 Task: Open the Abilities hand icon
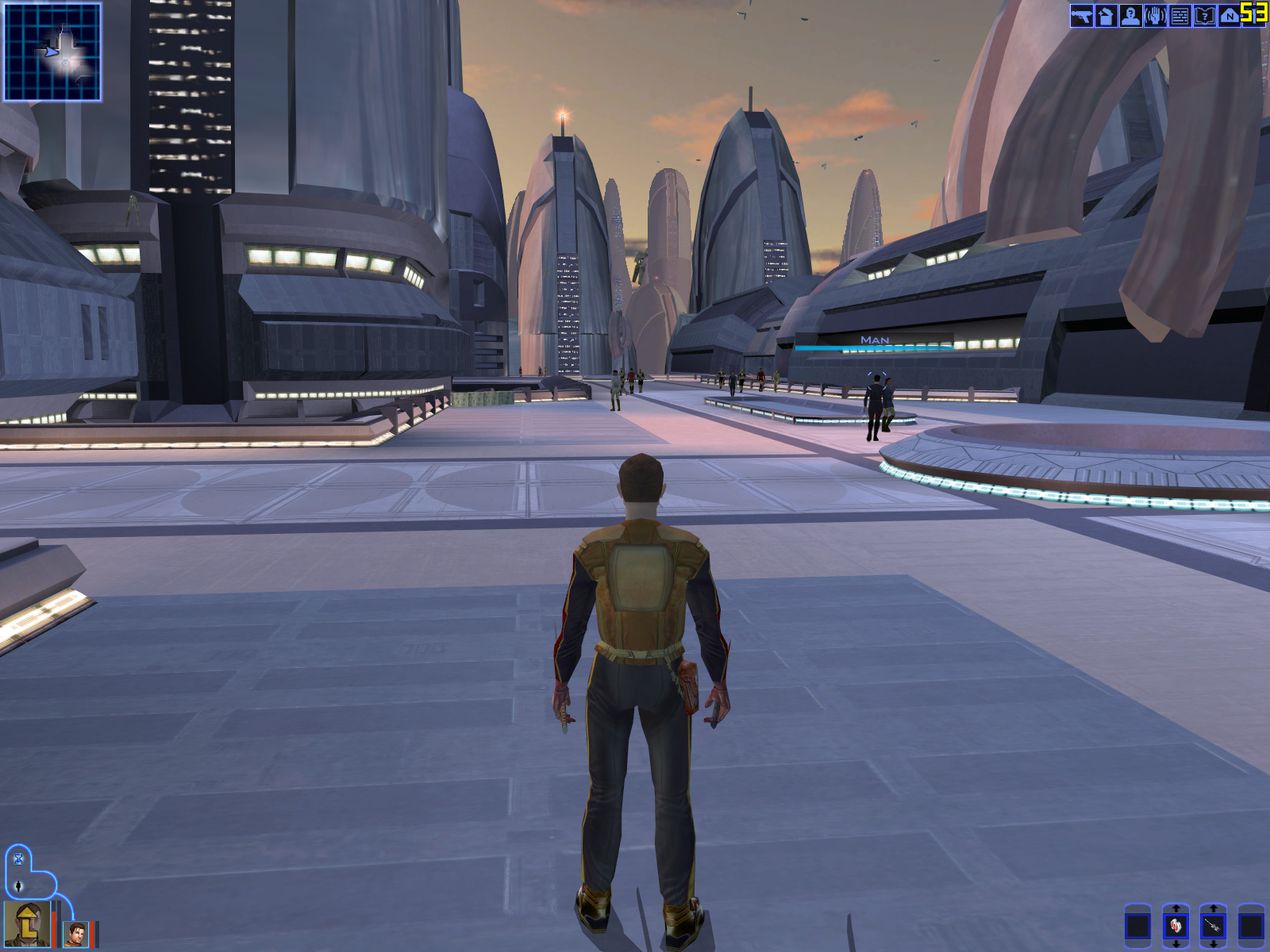tap(1155, 16)
